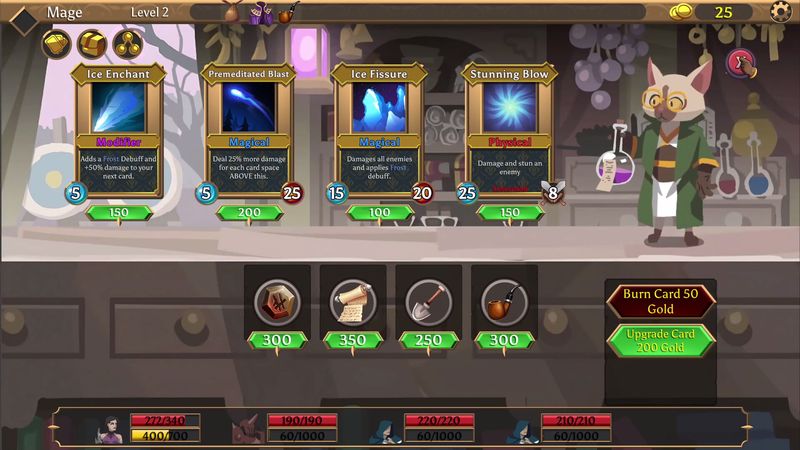Show the three-node skill tree icon

(127, 44)
